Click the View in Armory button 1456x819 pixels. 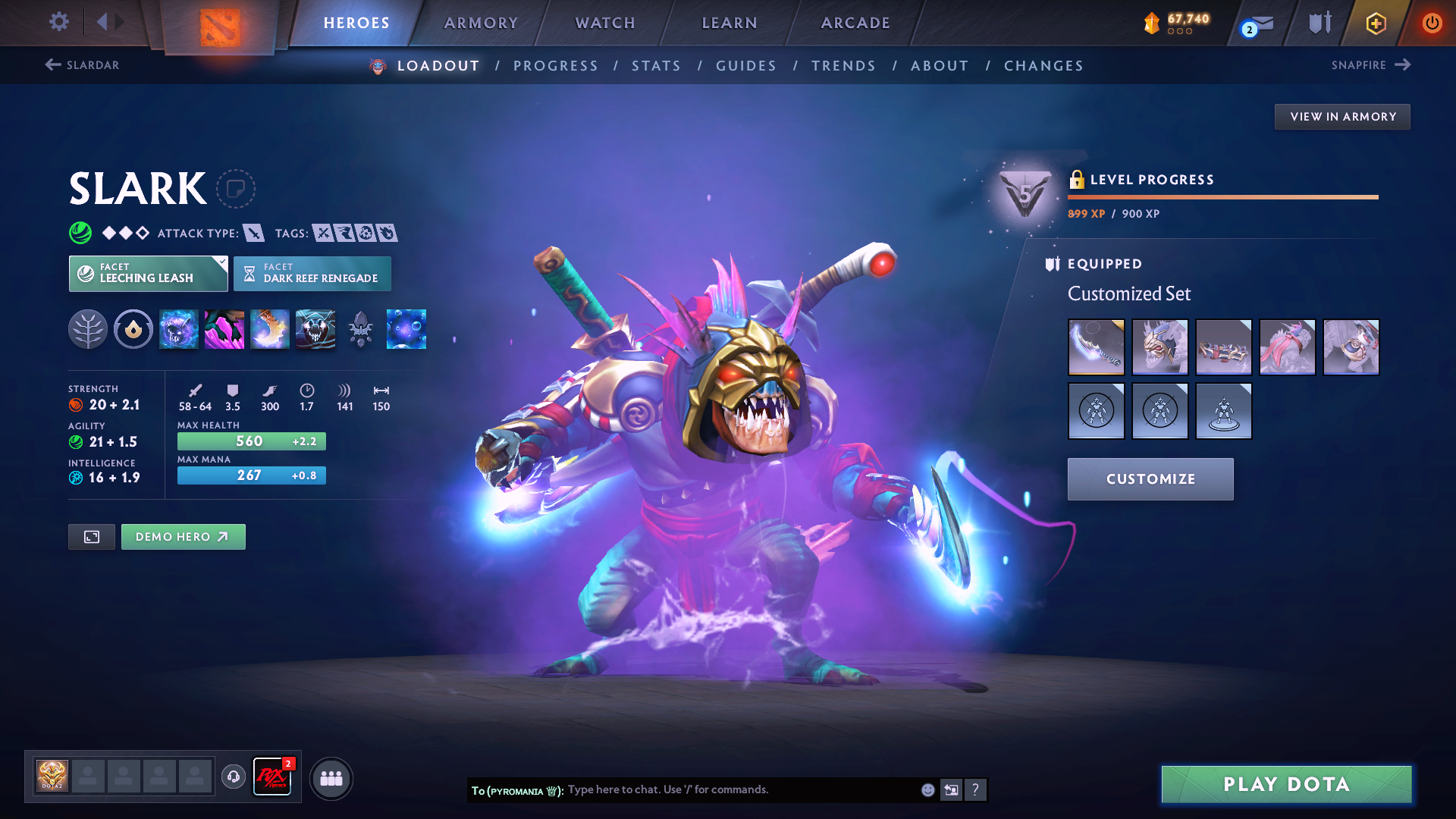(1342, 117)
